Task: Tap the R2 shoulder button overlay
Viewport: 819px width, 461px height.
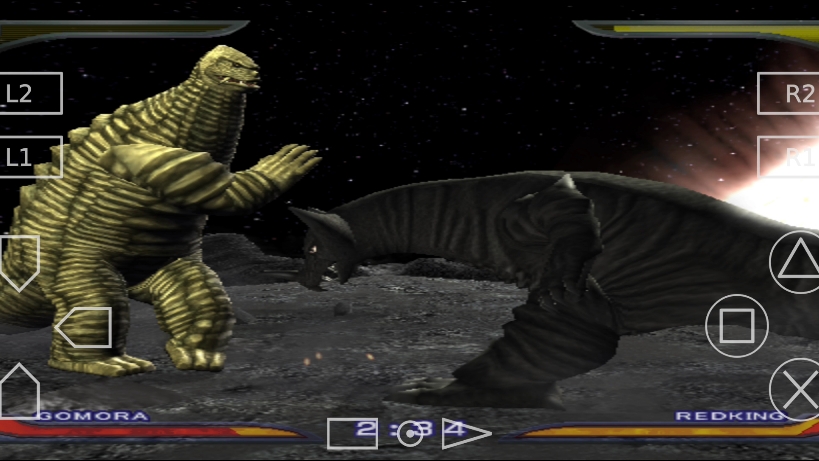Action: 789,94
